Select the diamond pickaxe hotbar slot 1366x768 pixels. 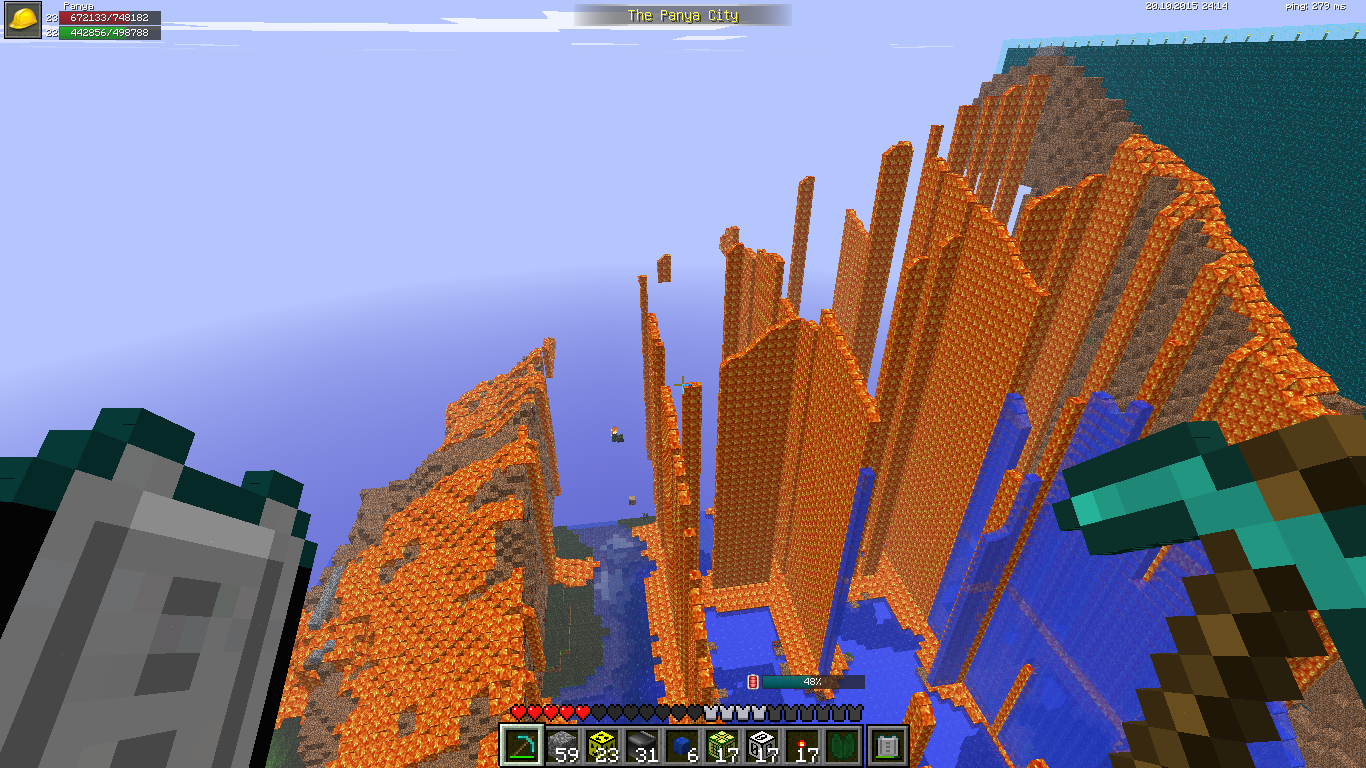pos(522,746)
